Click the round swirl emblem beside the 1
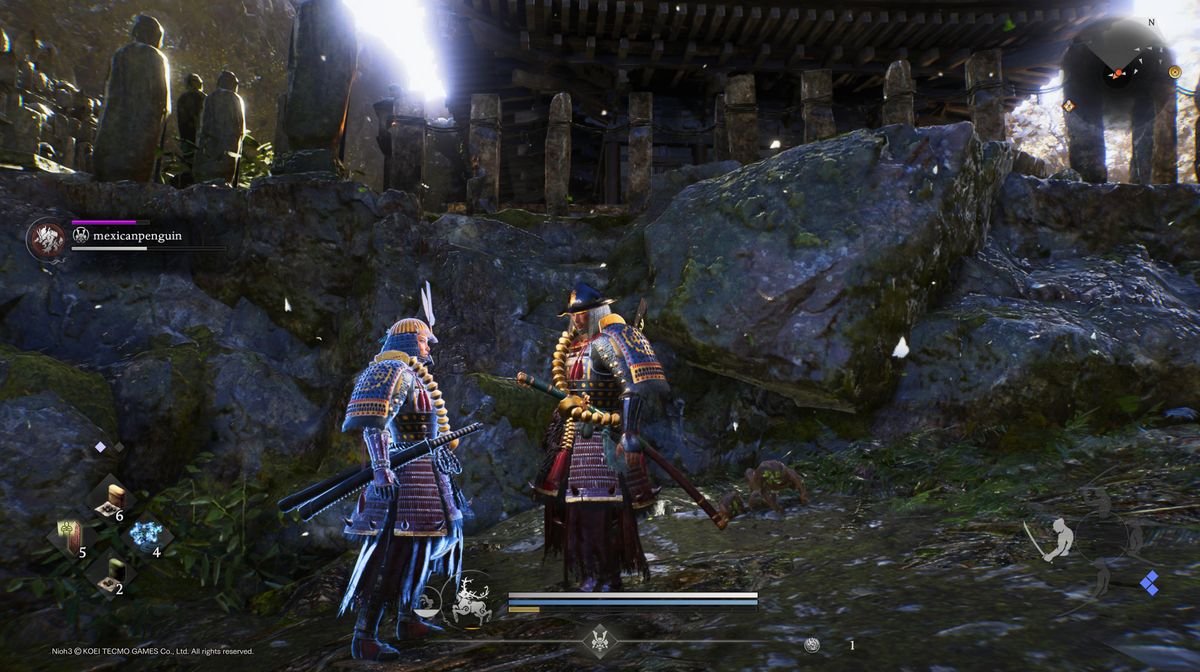 812,645
